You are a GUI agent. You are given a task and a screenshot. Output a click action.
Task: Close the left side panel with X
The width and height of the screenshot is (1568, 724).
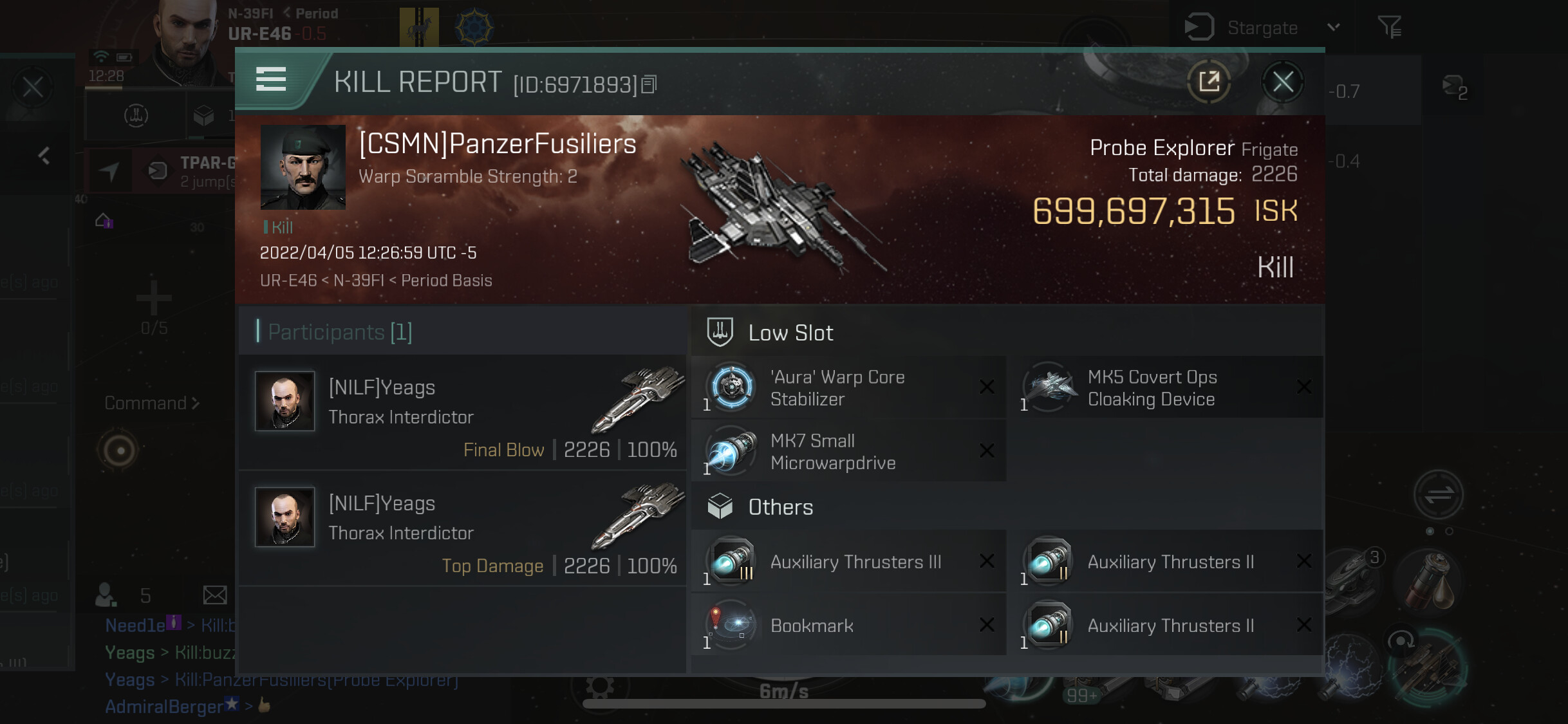click(33, 87)
